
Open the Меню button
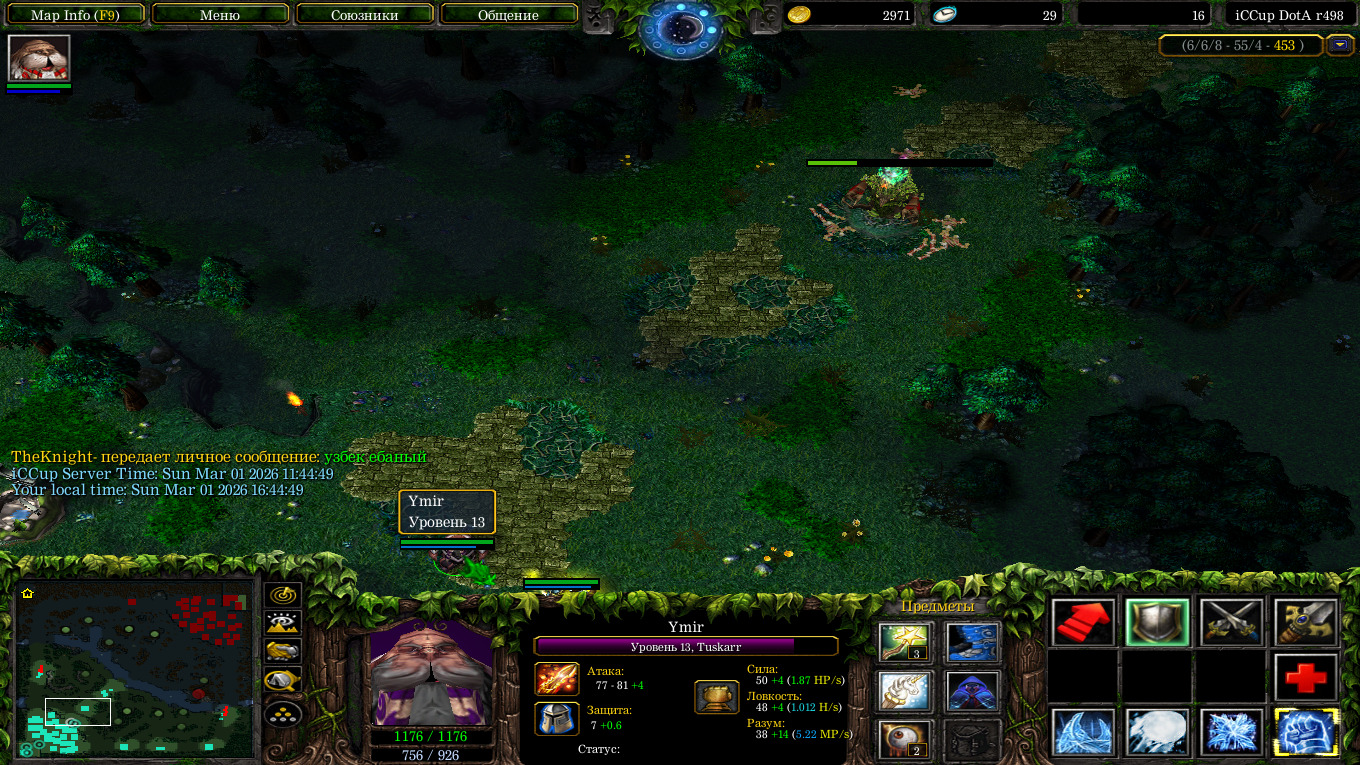[220, 15]
